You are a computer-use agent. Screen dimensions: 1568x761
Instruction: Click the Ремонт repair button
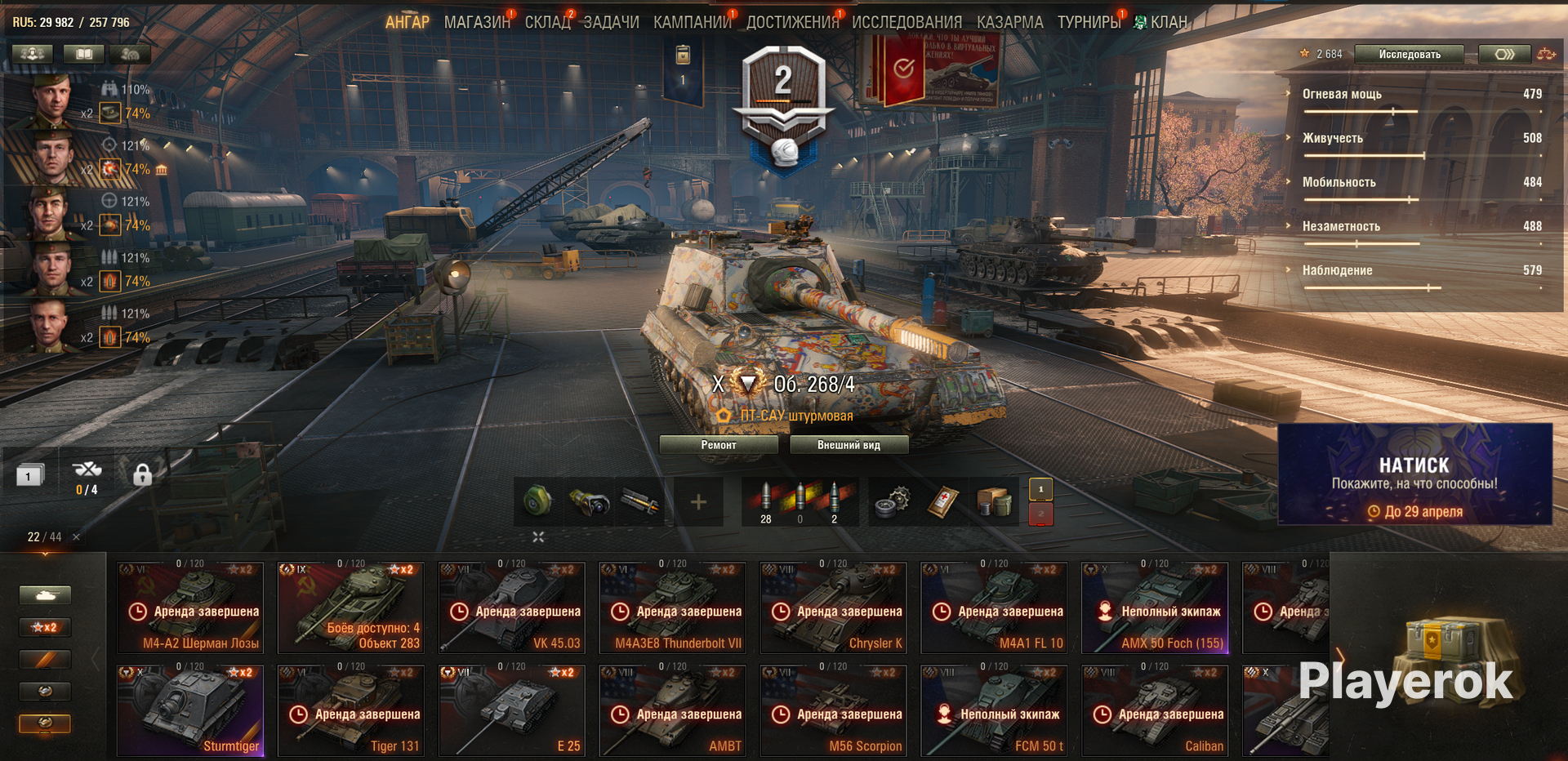point(718,445)
